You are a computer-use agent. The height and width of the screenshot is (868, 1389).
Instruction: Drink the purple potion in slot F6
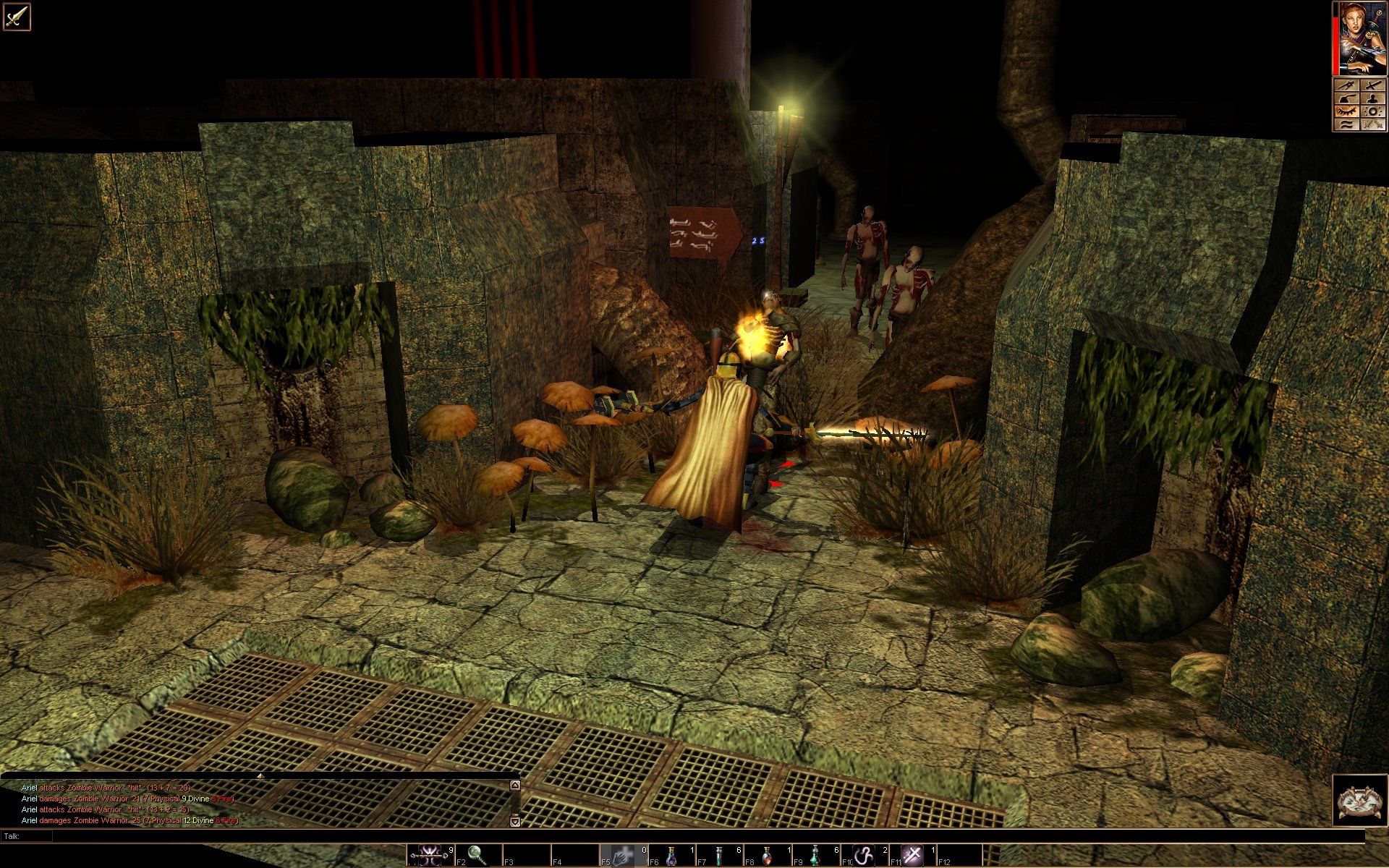point(671,856)
